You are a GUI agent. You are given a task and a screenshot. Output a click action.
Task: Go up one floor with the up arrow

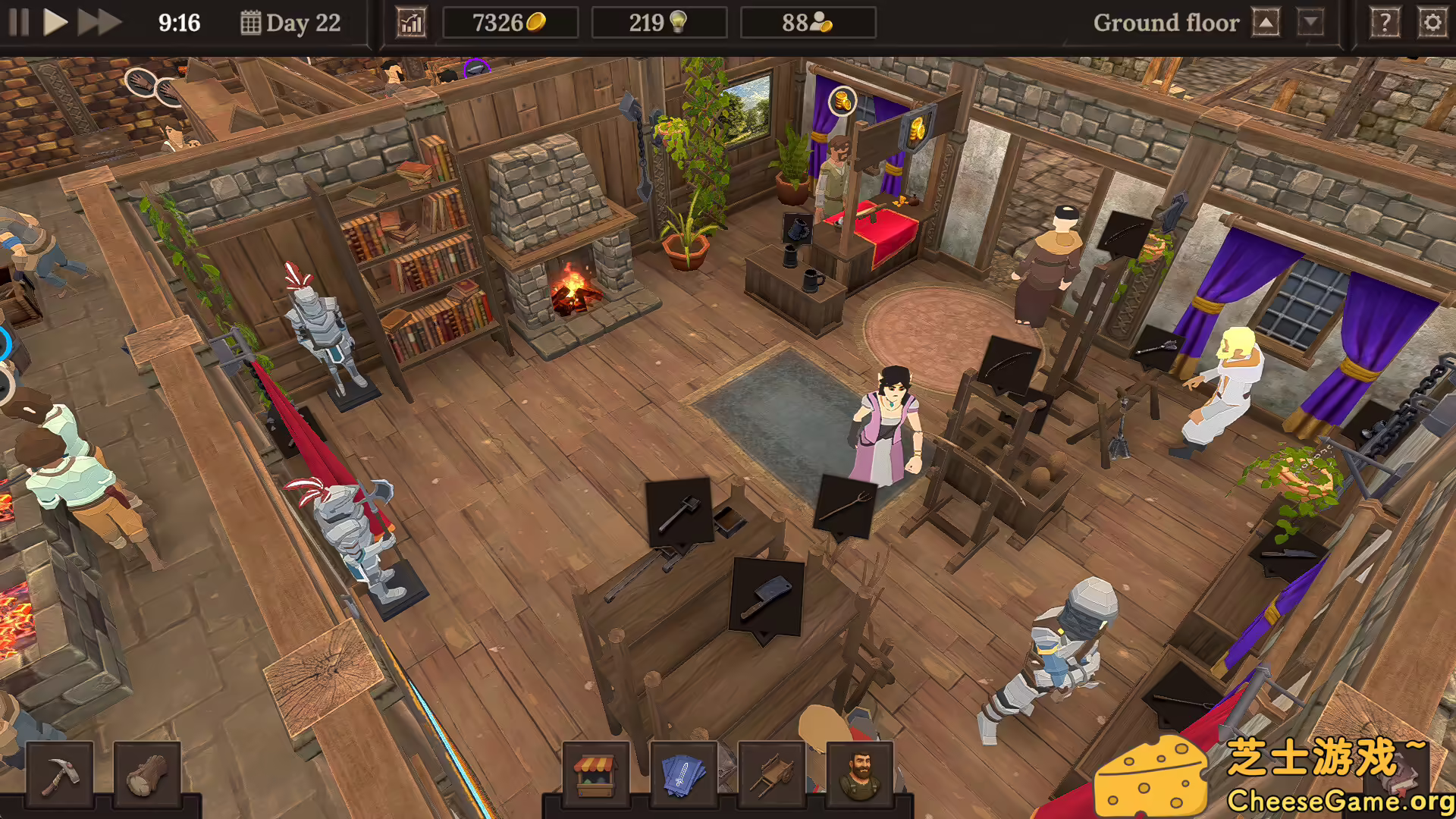[x=1265, y=22]
